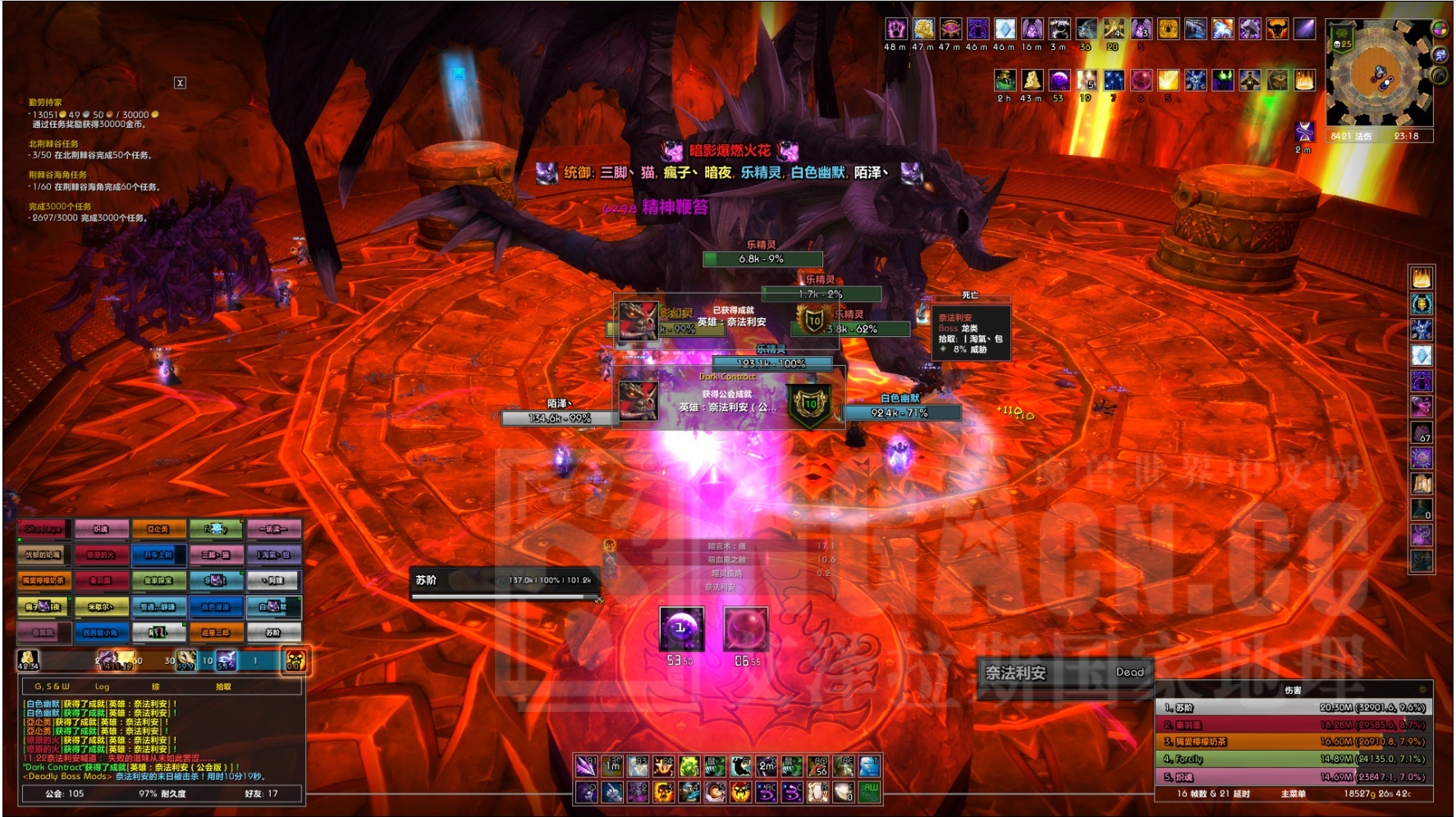Collapse the quest tracker using its X toggle
Screen dimensions: 1456x817
click(x=180, y=83)
